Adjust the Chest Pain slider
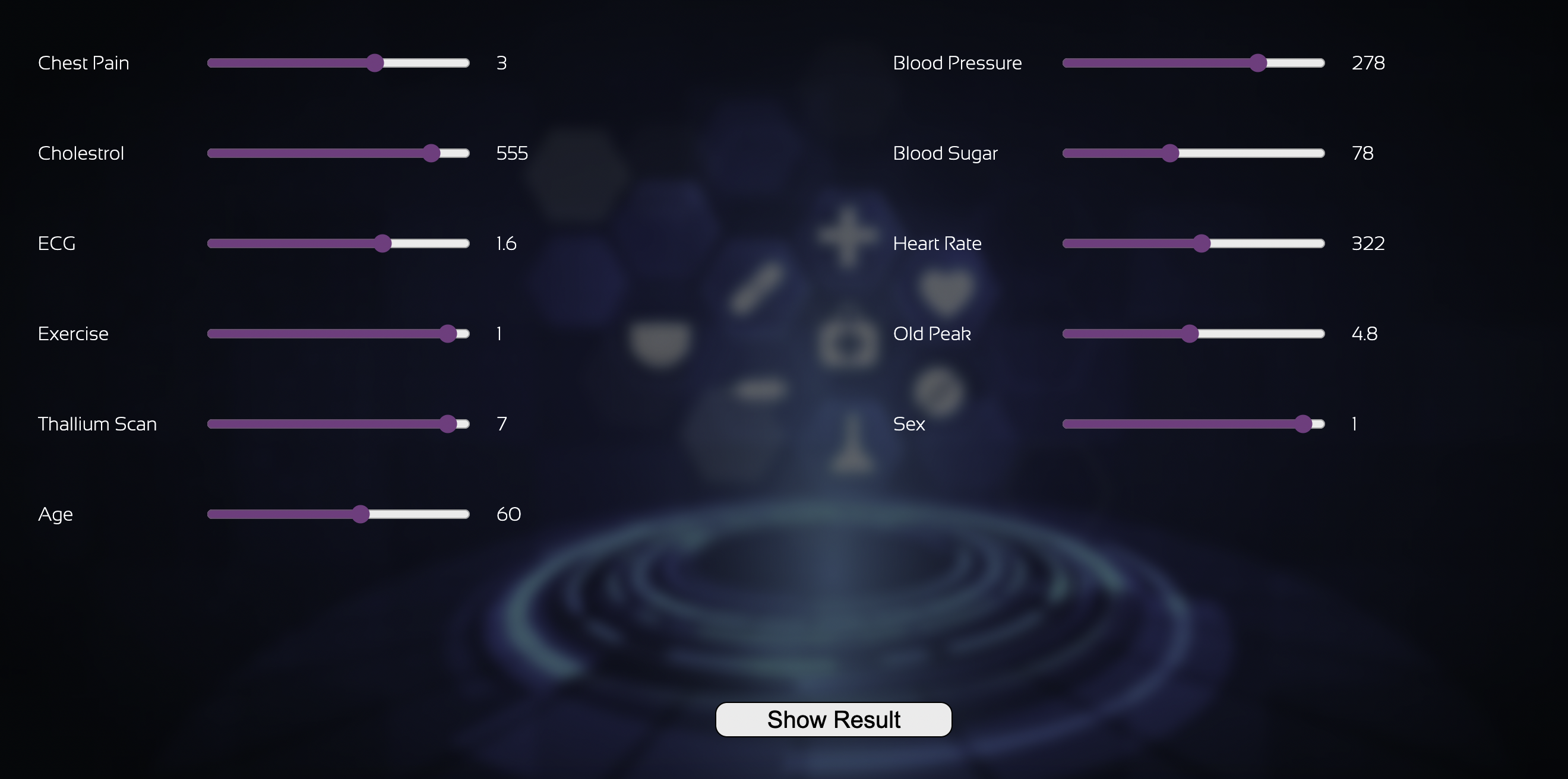The height and width of the screenshot is (779, 1568). click(375, 63)
